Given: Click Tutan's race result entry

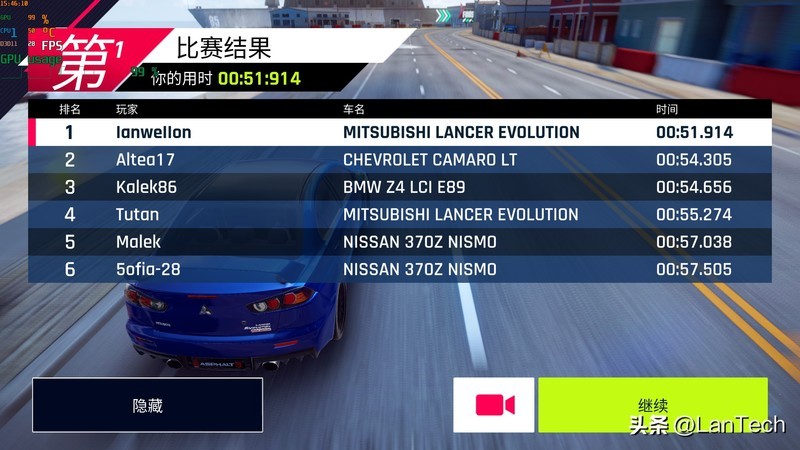Looking at the screenshot, I should [400, 214].
